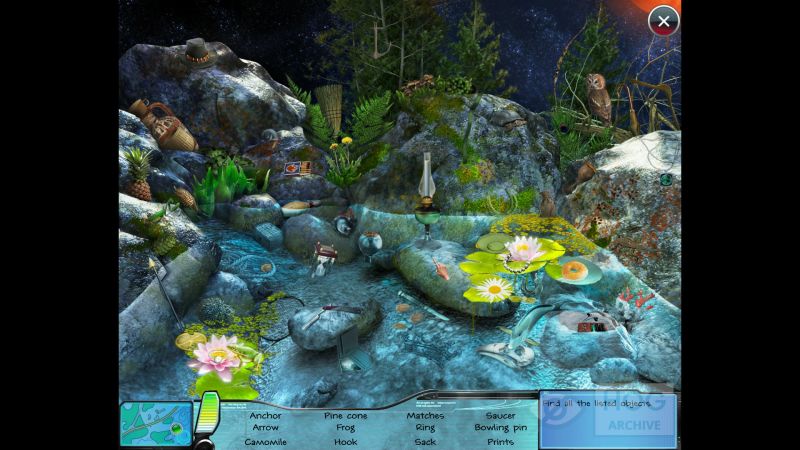Click the Prints entry in the list
This screenshot has height=450, width=800.
[500, 441]
